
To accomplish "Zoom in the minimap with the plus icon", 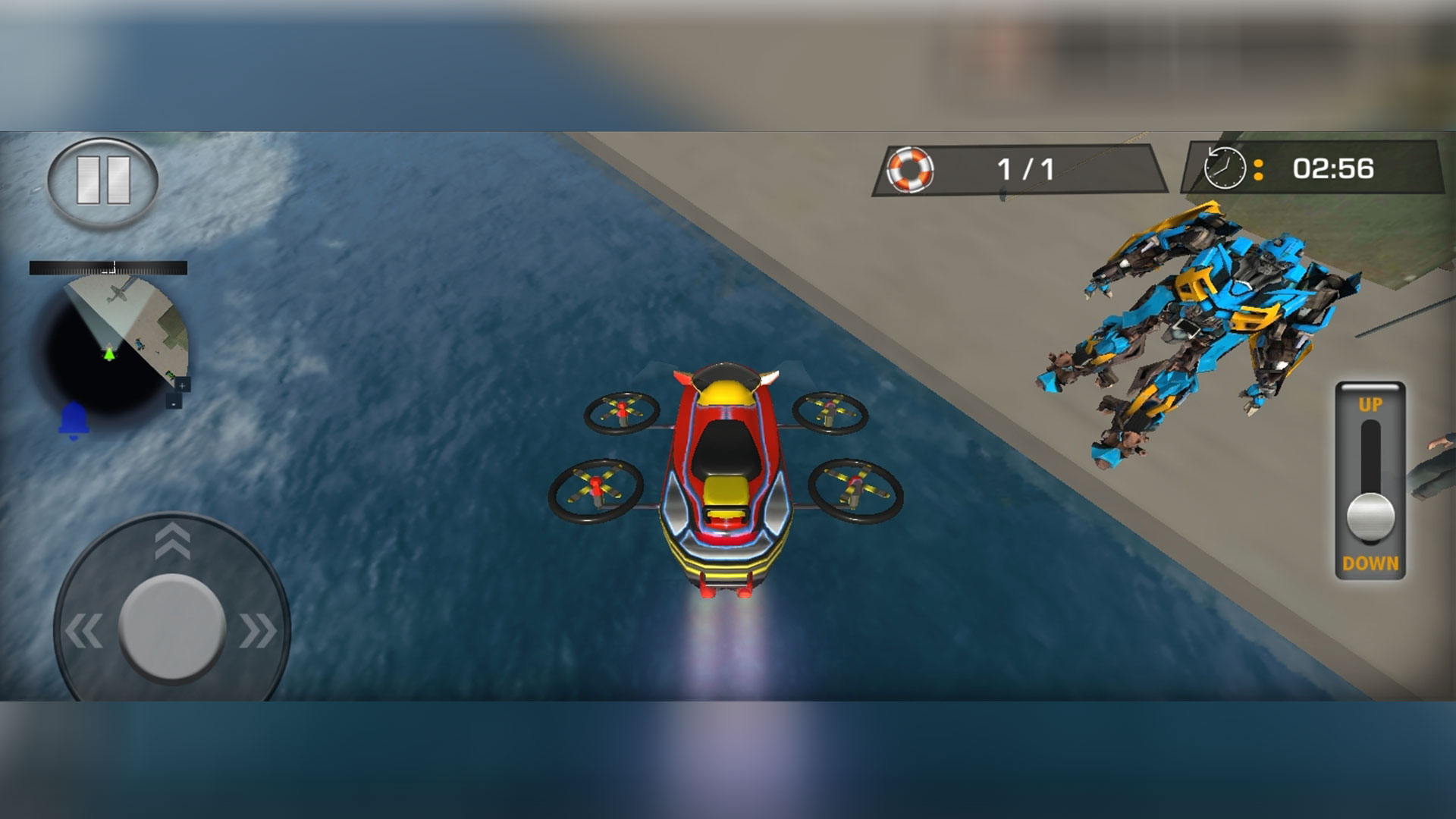I will click(x=182, y=384).
